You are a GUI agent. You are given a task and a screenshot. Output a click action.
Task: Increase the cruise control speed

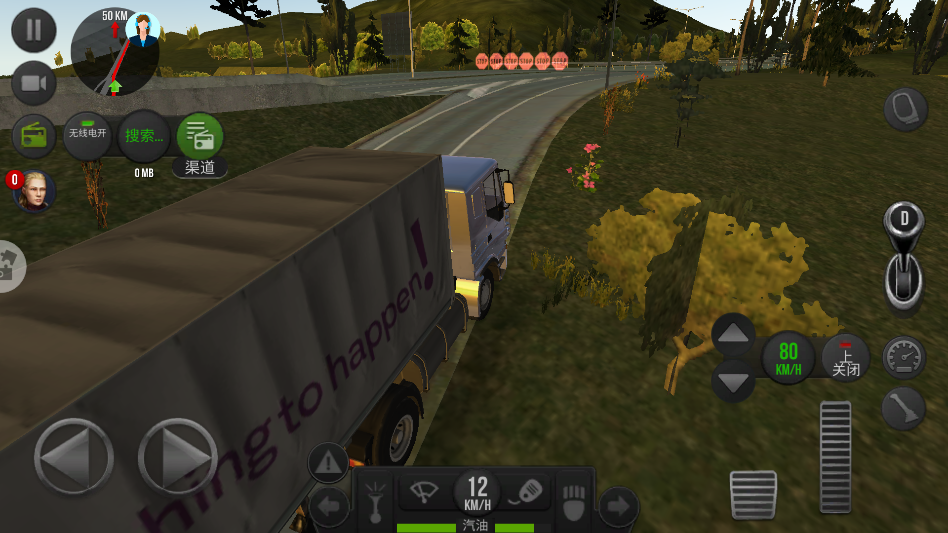click(x=734, y=335)
